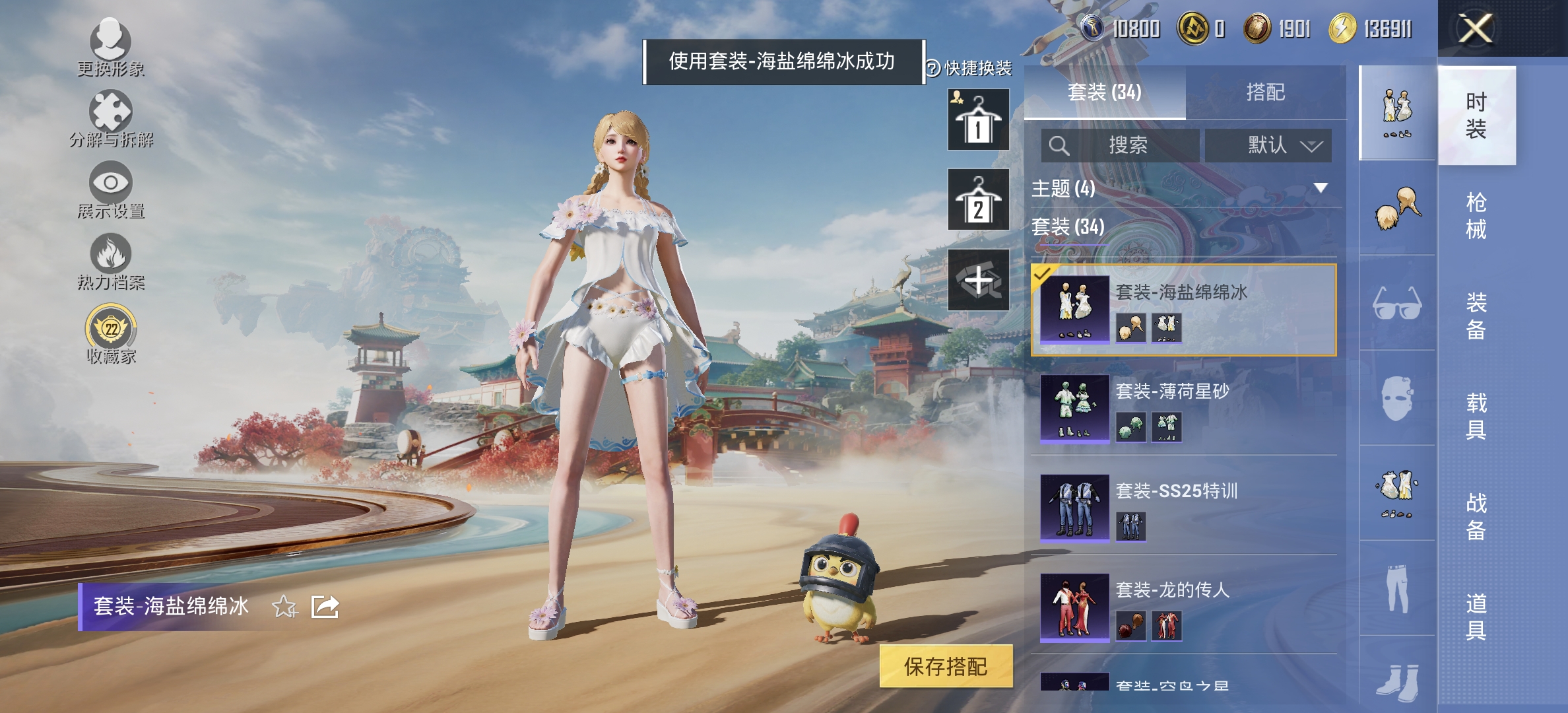Open the 默认 sorting dropdown
The height and width of the screenshot is (713, 1568).
(x=1268, y=145)
